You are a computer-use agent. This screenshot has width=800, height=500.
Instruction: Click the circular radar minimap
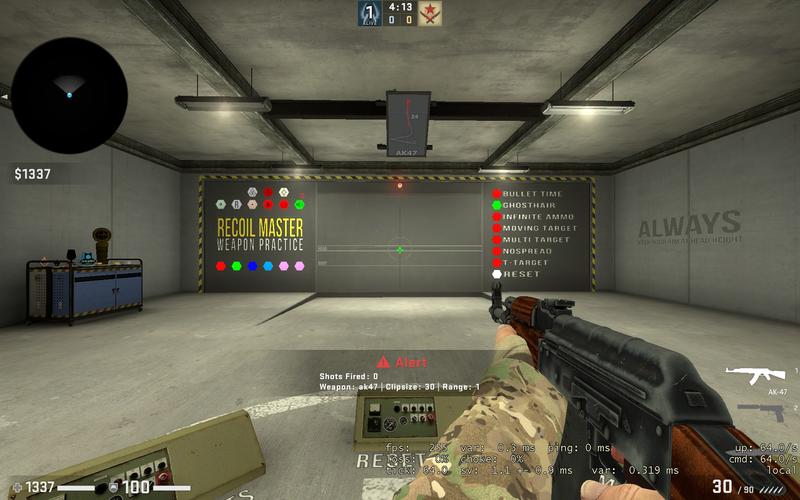pos(69,95)
